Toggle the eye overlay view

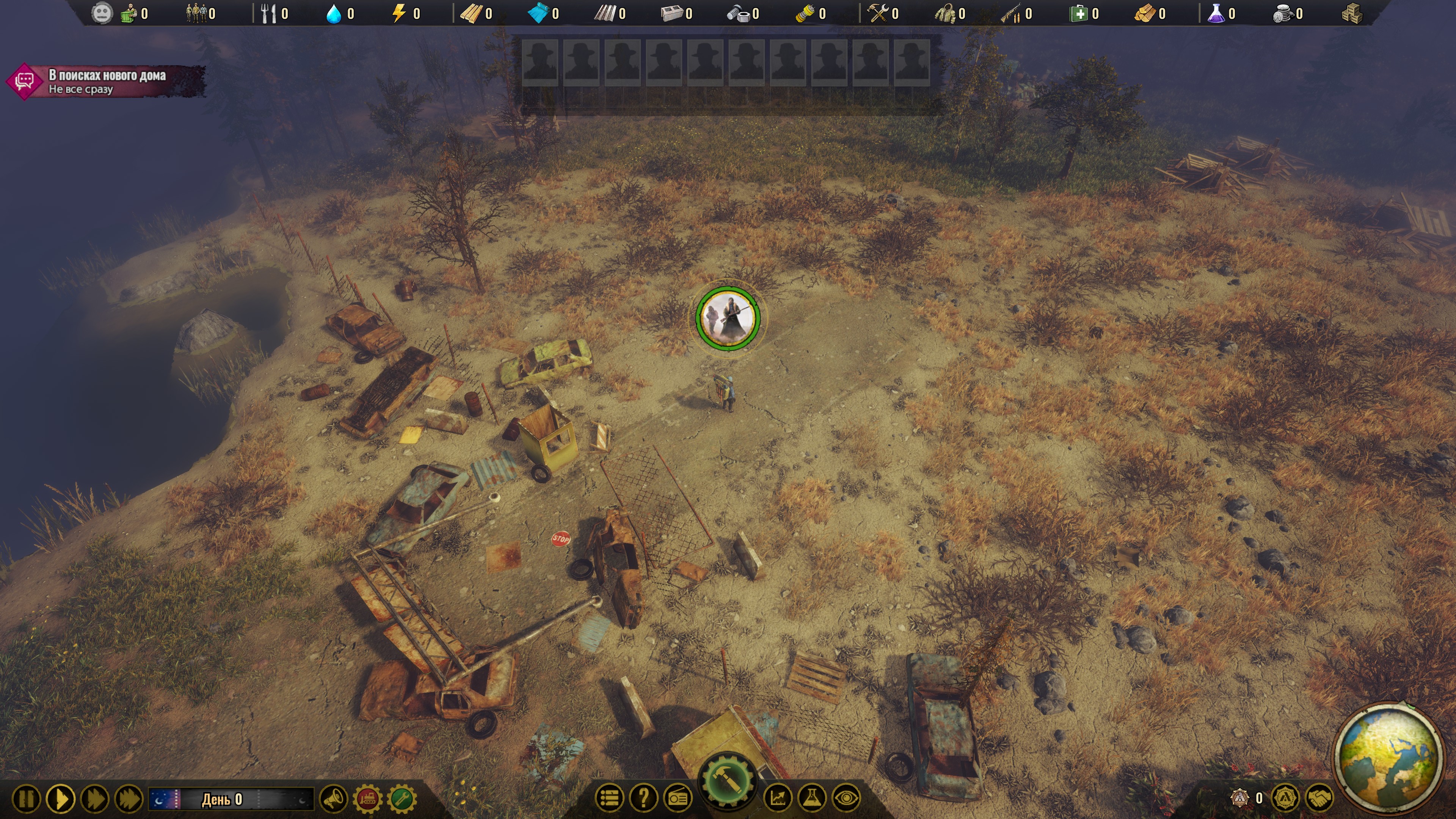(x=846, y=798)
